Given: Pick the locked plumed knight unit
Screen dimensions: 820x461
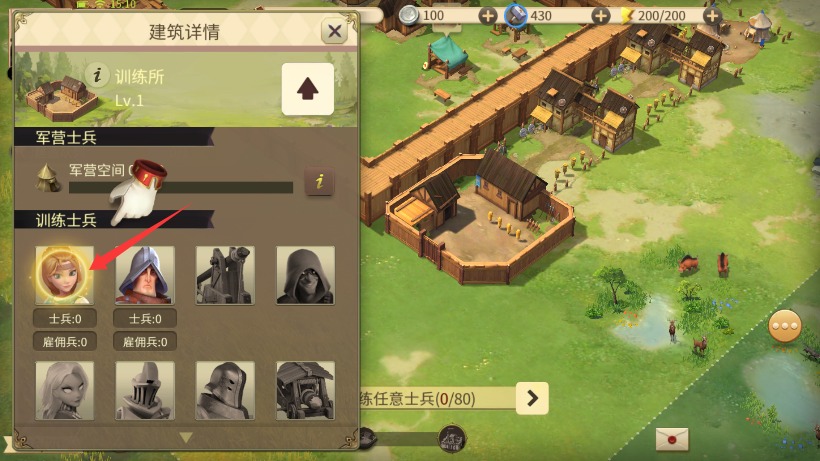Looking at the screenshot, I should coord(145,390).
